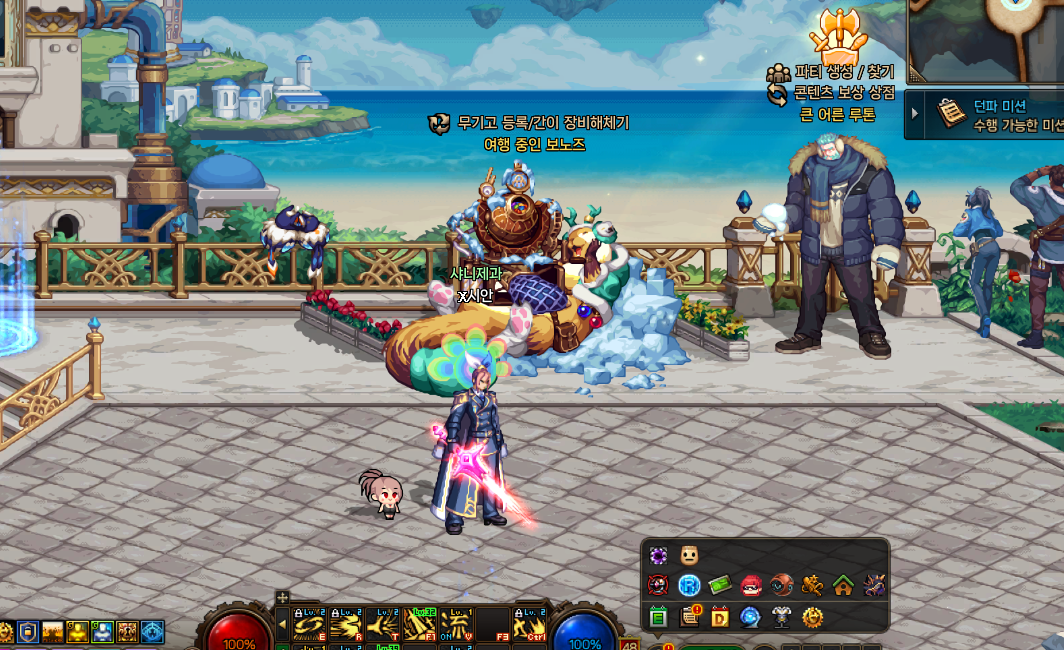1064x650 pixels.
Task: Open the golden gear icon
Action: tap(812, 617)
